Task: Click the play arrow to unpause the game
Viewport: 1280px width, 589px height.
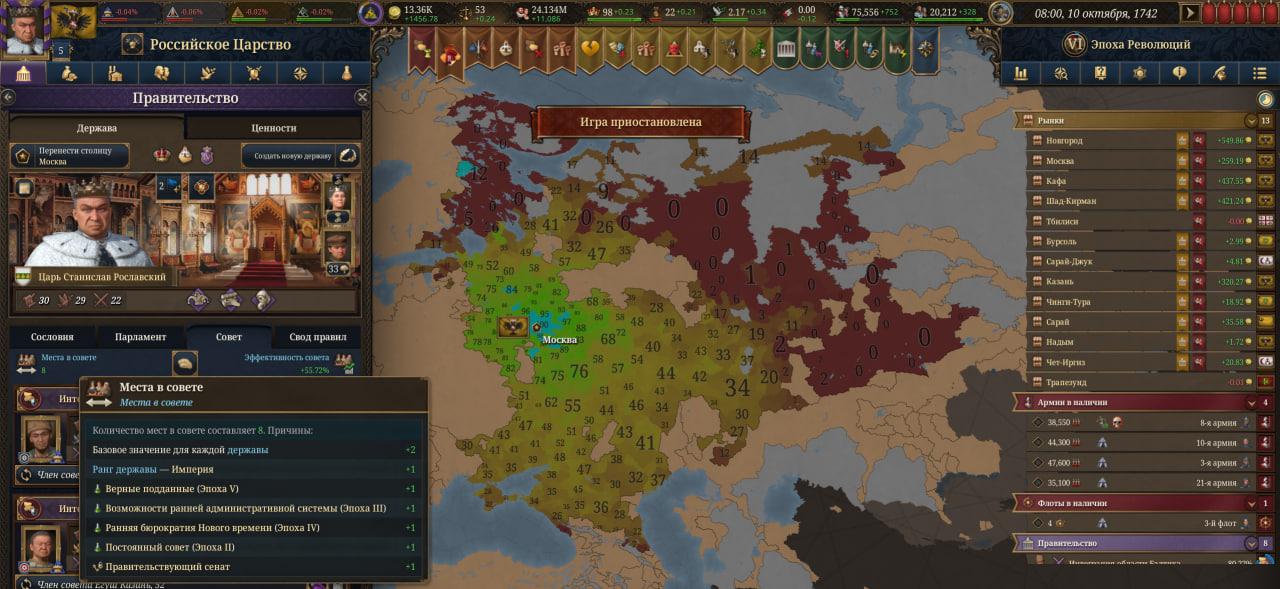Action: (x=1189, y=13)
